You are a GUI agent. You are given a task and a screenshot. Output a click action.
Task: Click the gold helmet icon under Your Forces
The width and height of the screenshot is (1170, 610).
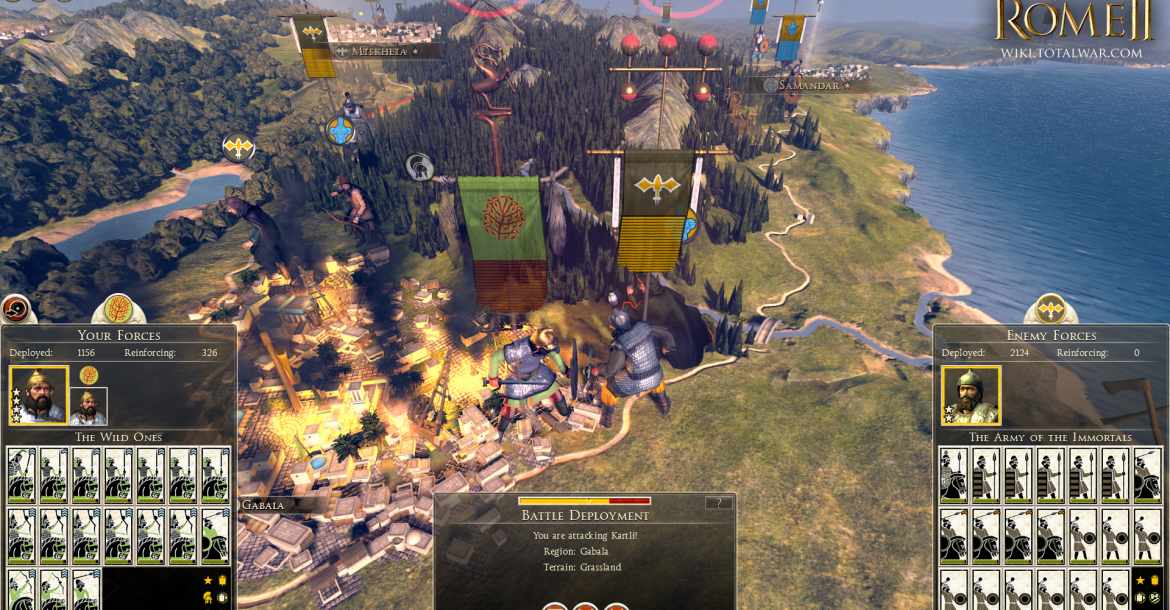pyautogui.click(x=208, y=597)
